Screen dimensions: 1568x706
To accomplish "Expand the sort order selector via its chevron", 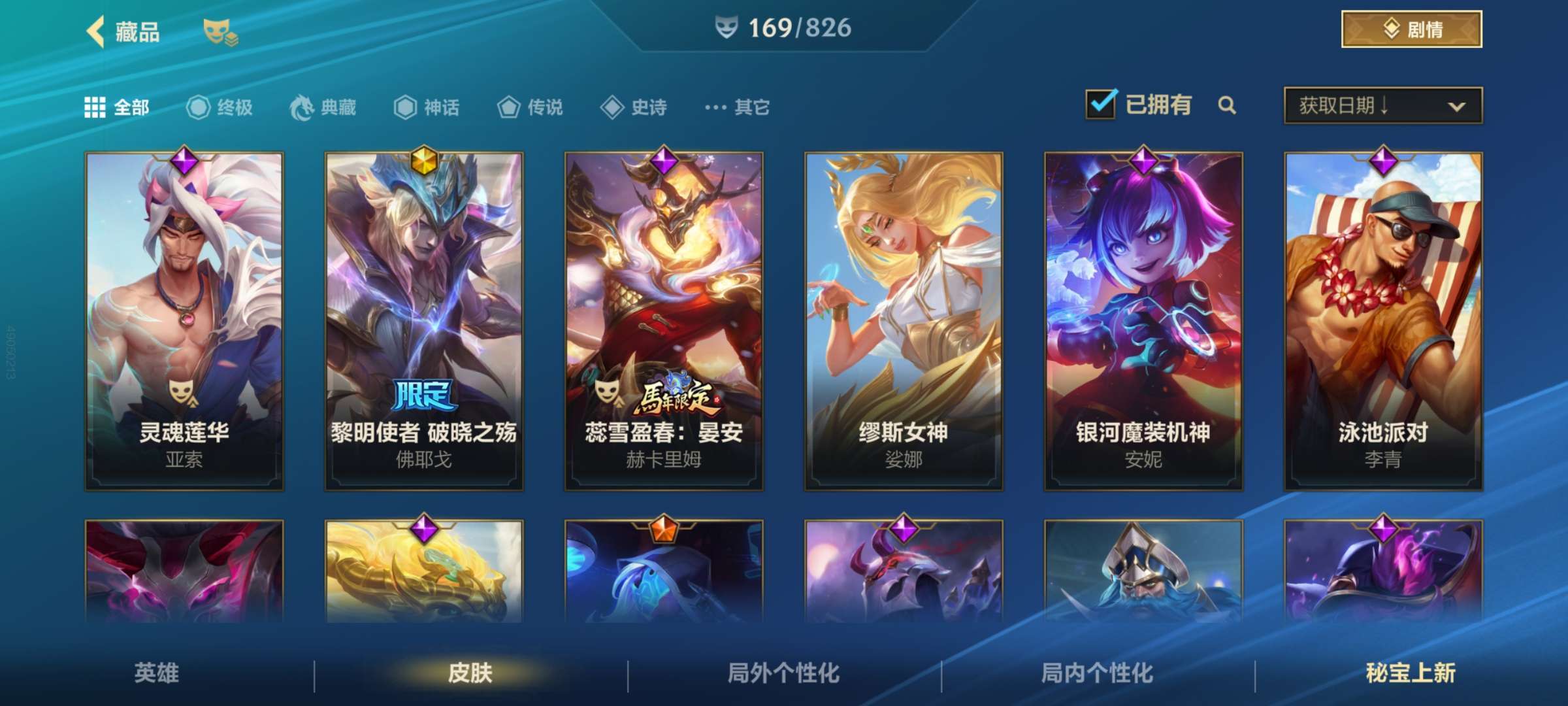I will tap(1454, 107).
